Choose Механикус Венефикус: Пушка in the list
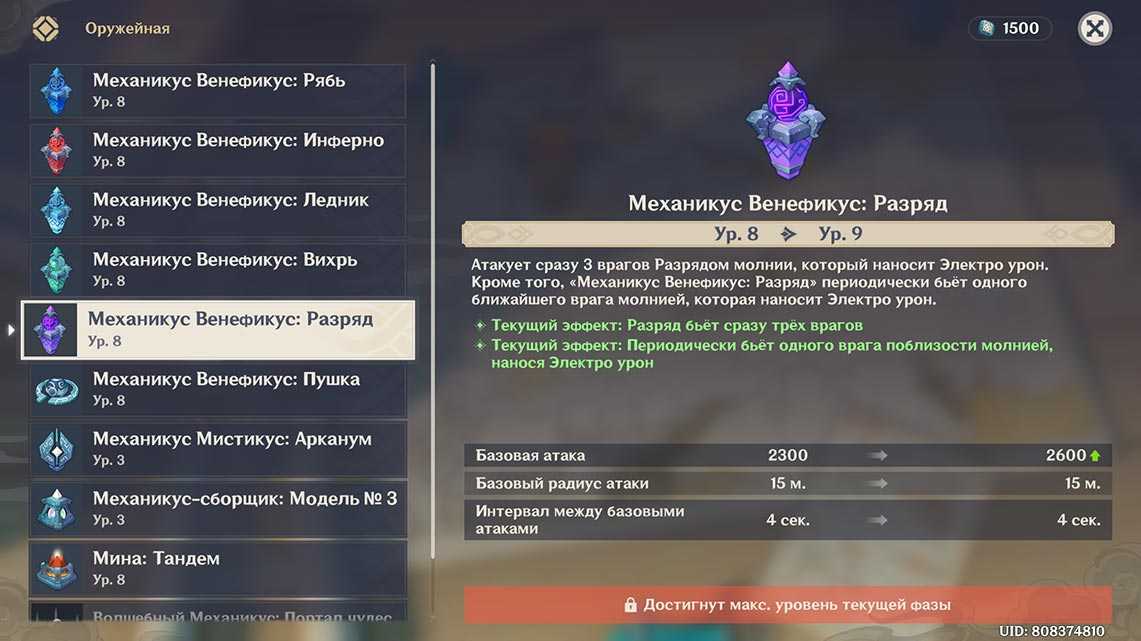Screen dimensions: 1141x641 point(218,389)
